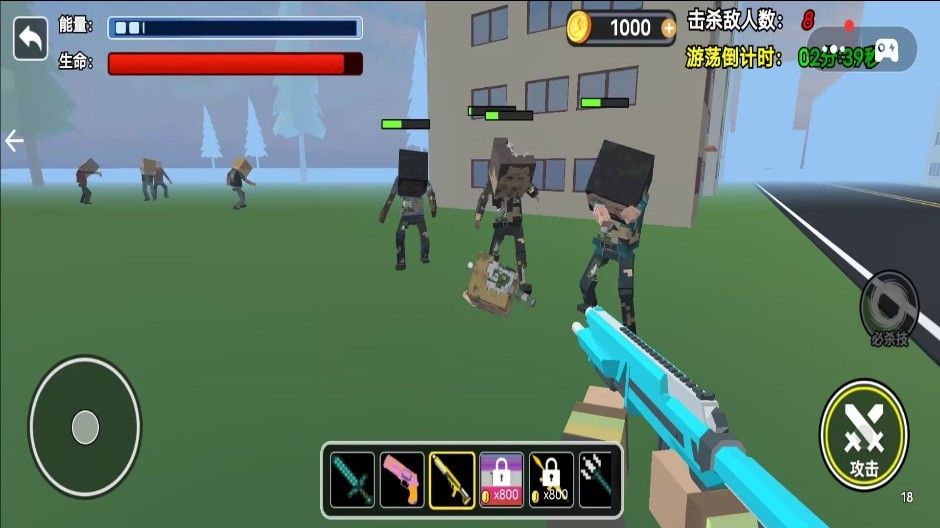
Task: Unlock the black locked weapon for 800 coins
Action: click(551, 480)
